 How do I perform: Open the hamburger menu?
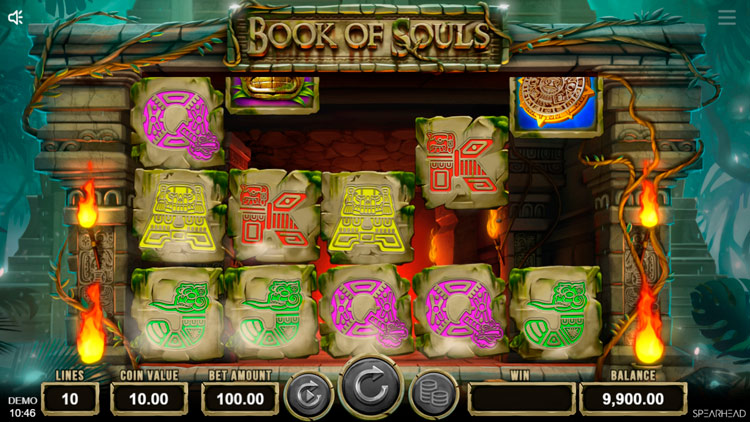[x=727, y=18]
